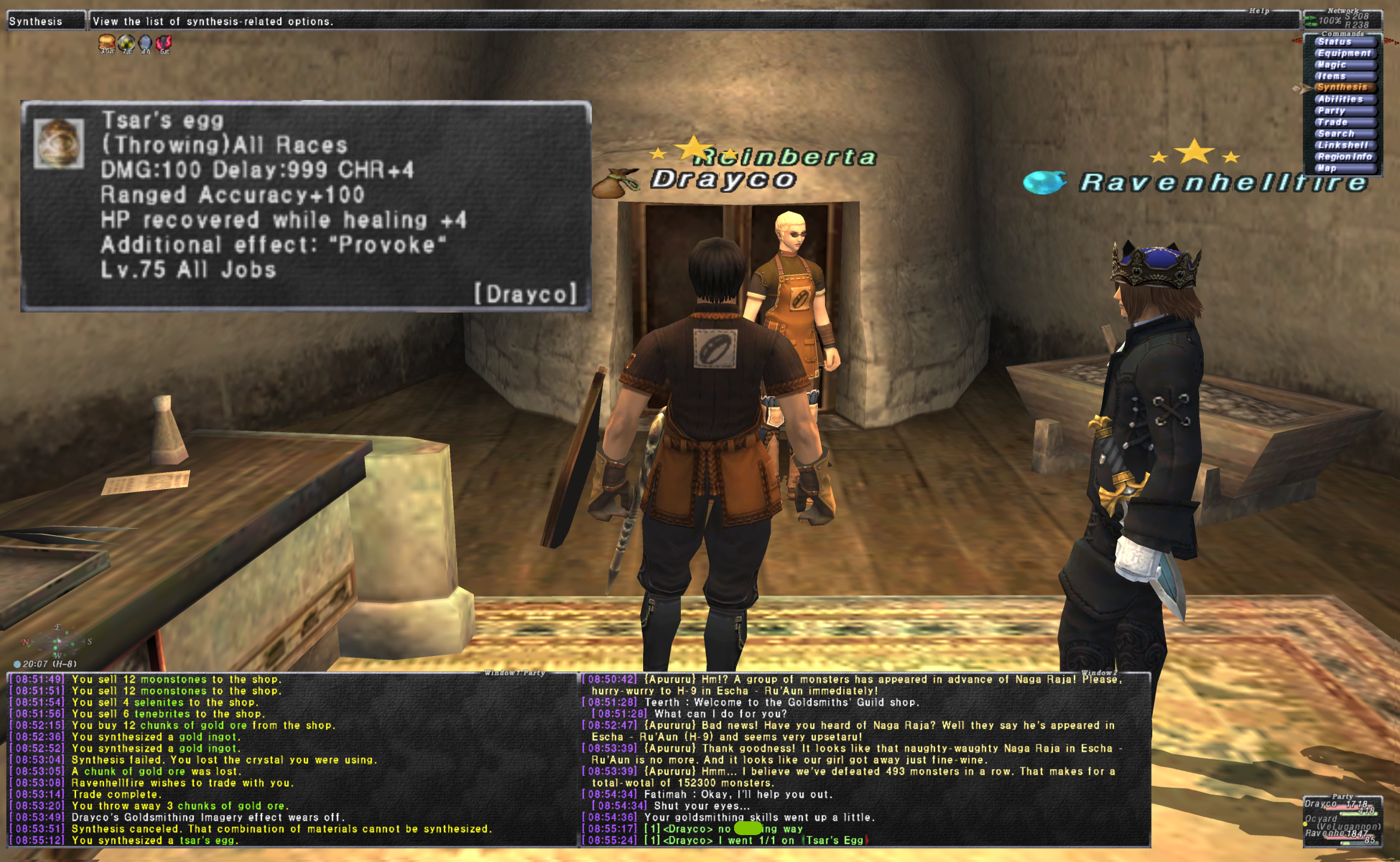Open the Equipment menu
Screen dimensions: 1400x862
pos(1344,53)
